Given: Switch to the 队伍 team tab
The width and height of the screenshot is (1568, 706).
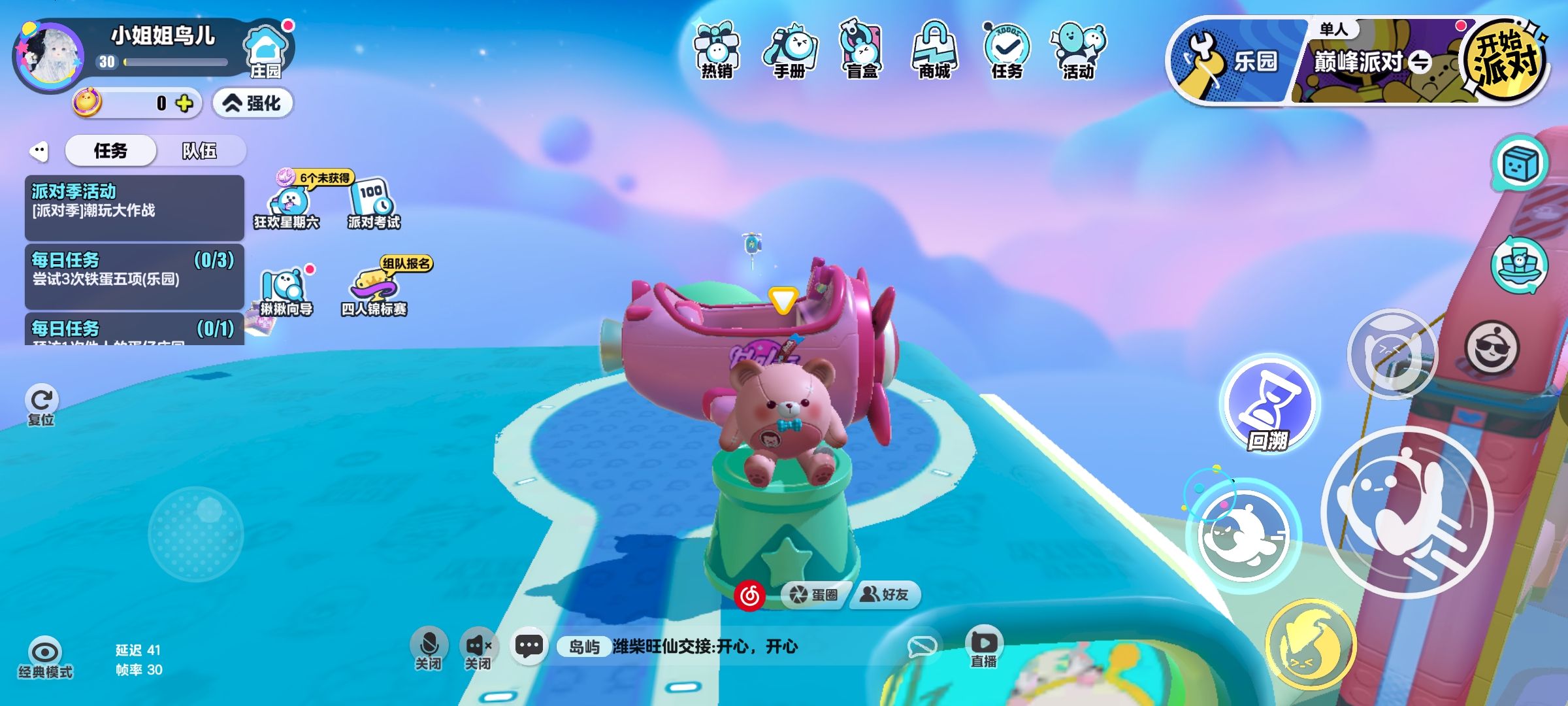Looking at the screenshot, I should [x=199, y=151].
